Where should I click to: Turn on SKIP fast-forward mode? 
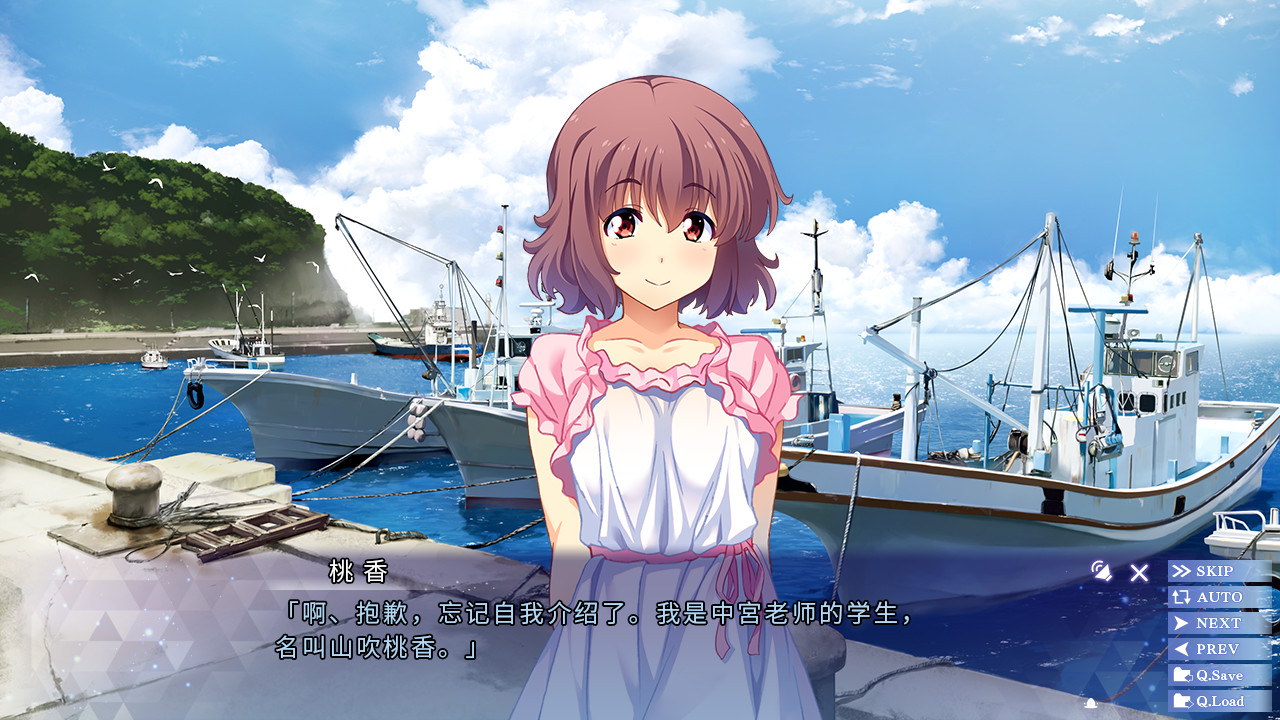click(1213, 570)
